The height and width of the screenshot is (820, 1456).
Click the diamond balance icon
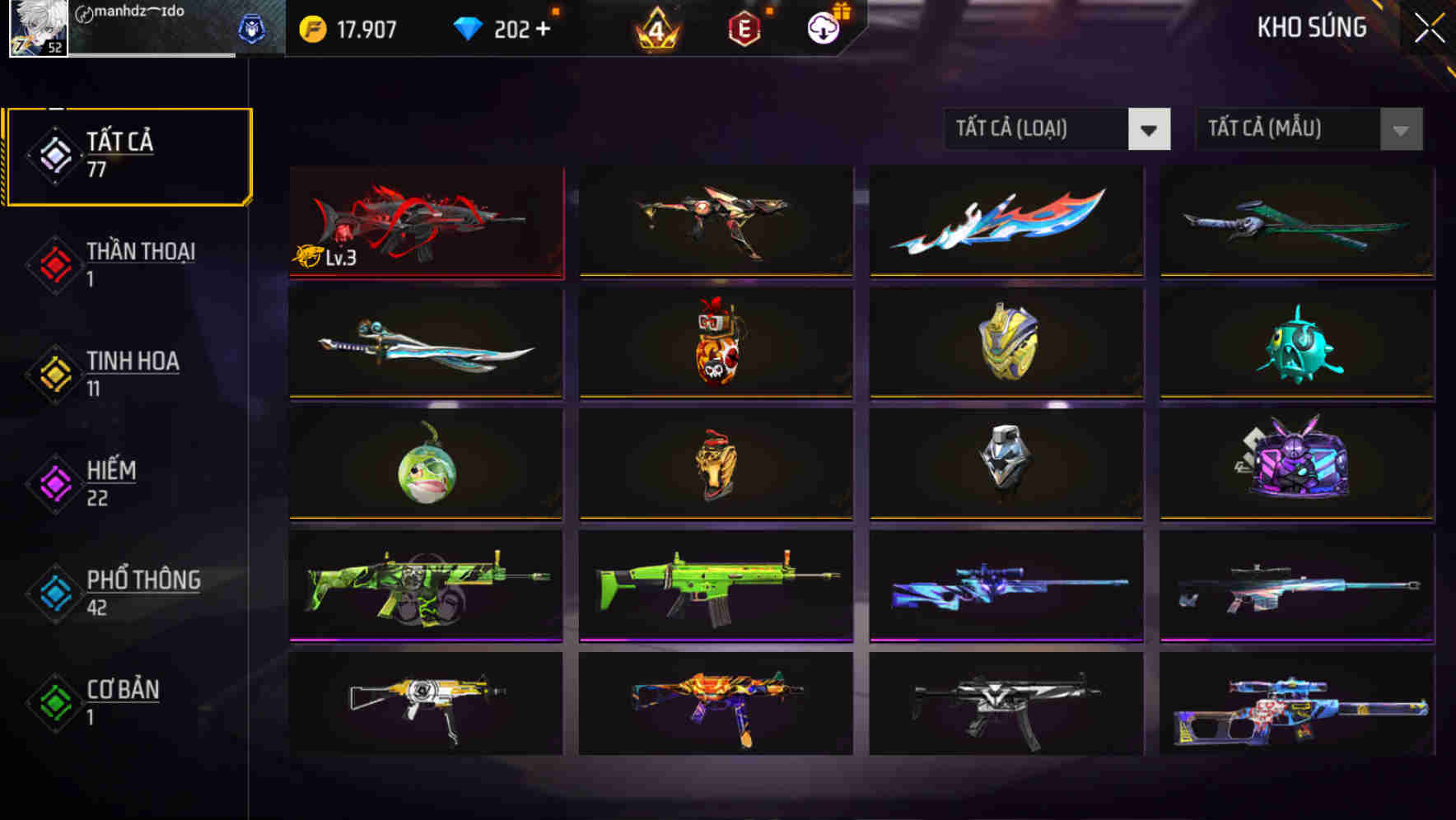(x=469, y=27)
